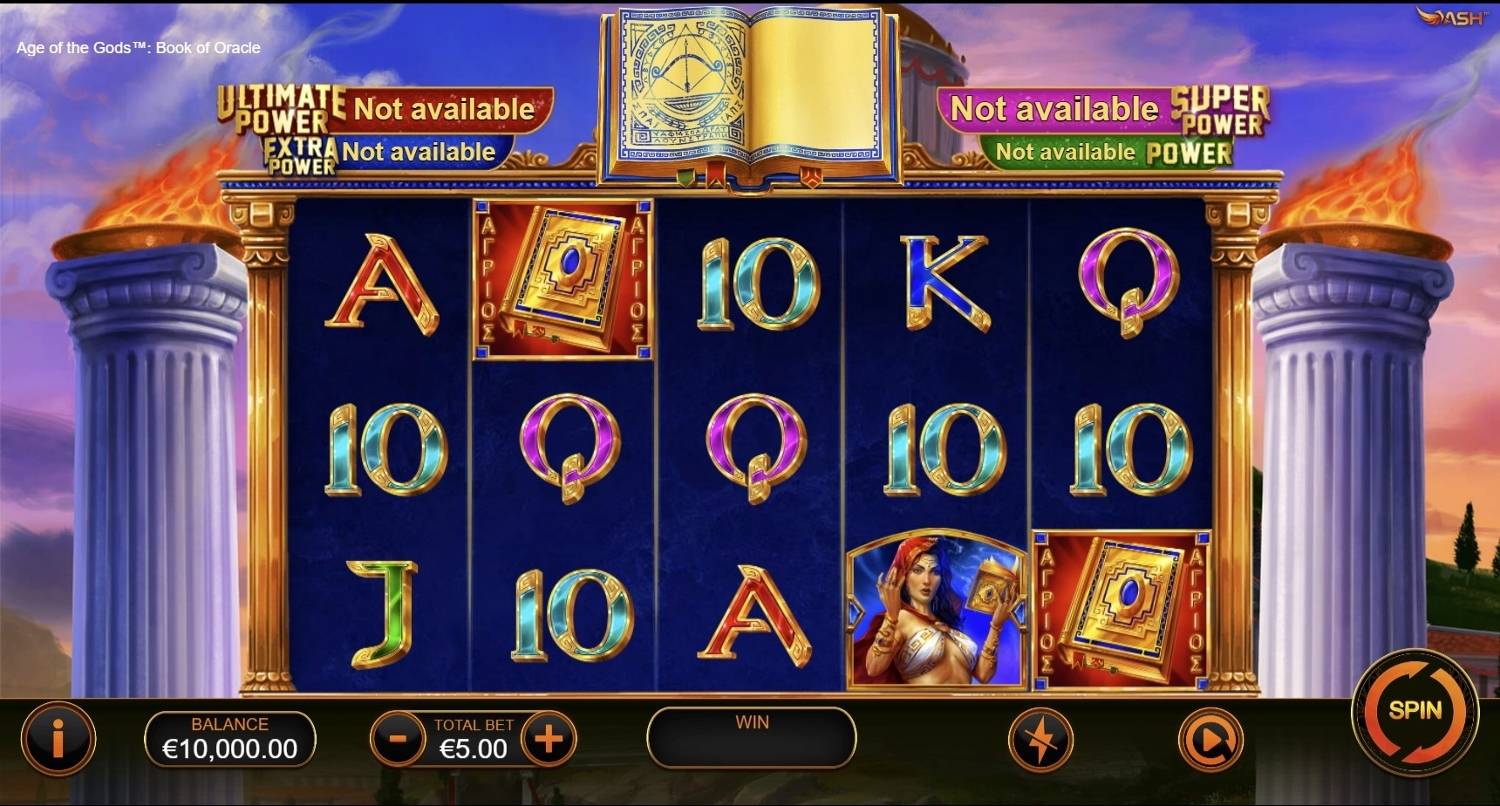Open the game information screen via the i icon
The image size is (1500, 806).
58,740
